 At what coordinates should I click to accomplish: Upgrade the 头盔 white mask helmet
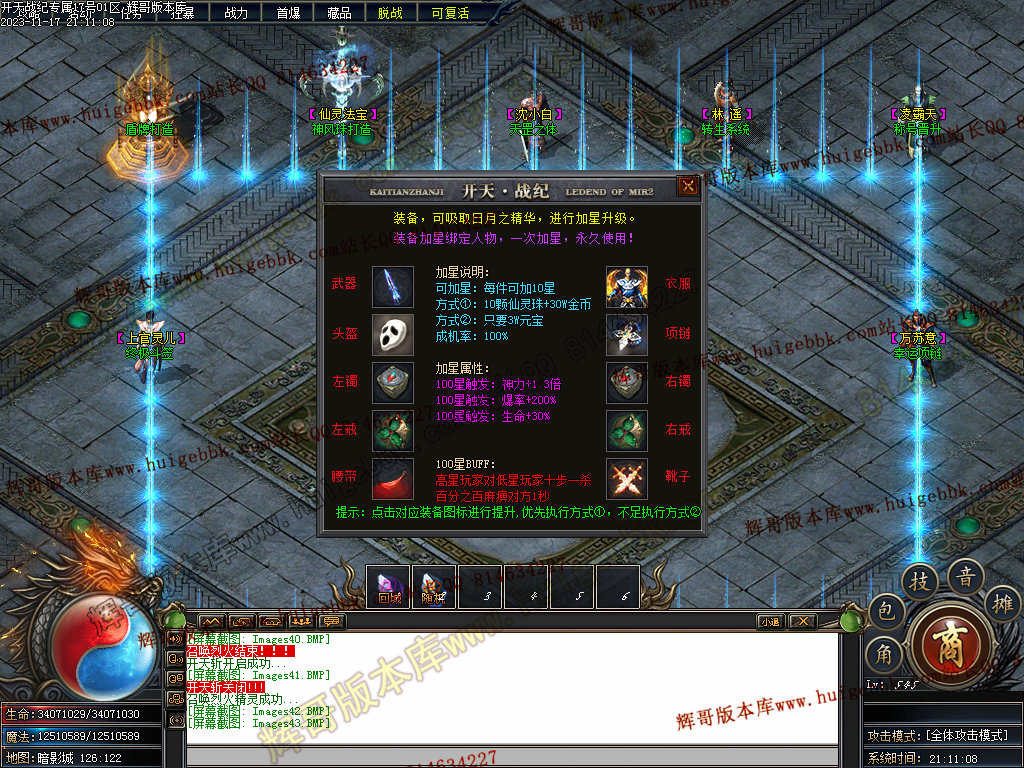point(393,334)
